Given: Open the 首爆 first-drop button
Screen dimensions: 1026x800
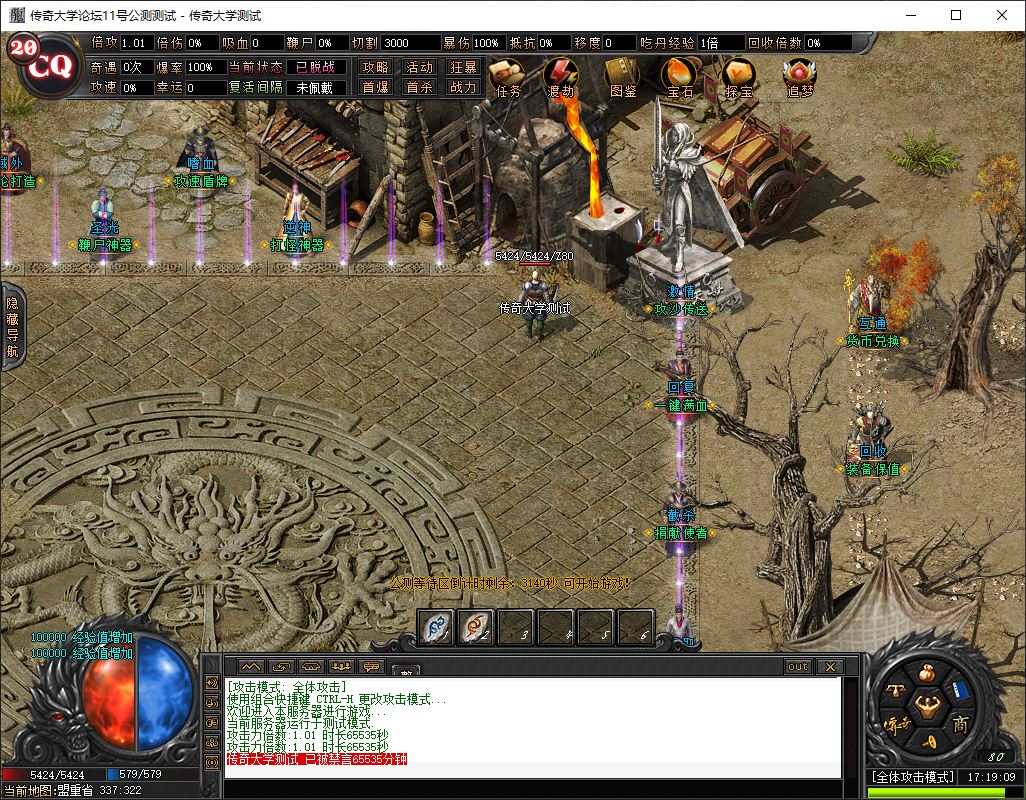Looking at the screenshot, I should 375,87.
